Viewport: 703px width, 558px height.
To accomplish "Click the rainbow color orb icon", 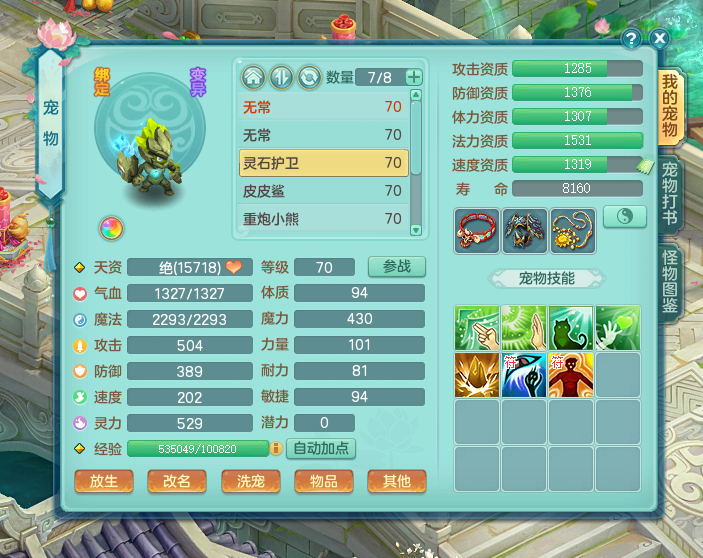I will (x=110, y=228).
